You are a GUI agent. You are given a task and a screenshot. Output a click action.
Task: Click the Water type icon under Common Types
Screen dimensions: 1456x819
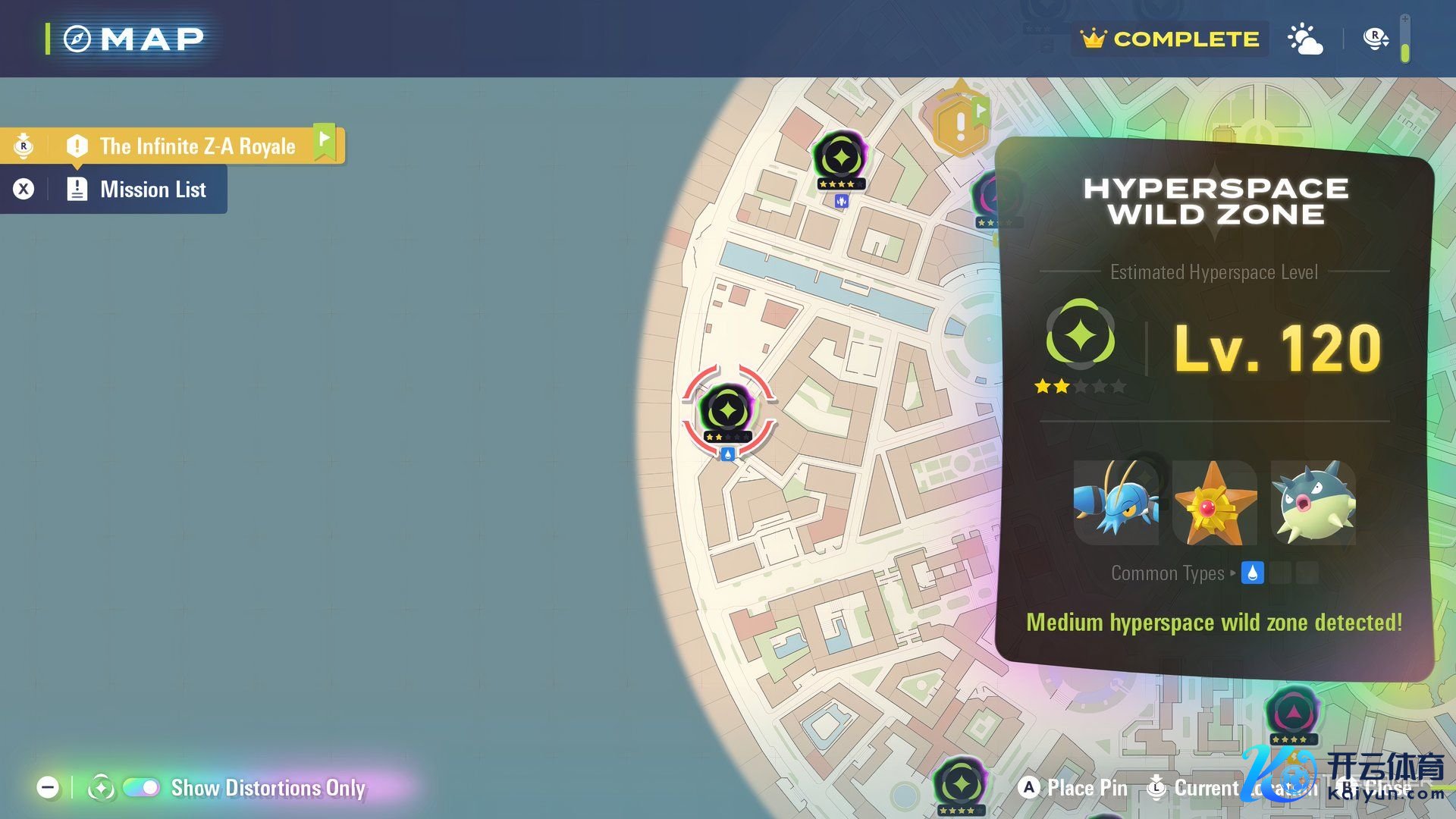(1252, 573)
